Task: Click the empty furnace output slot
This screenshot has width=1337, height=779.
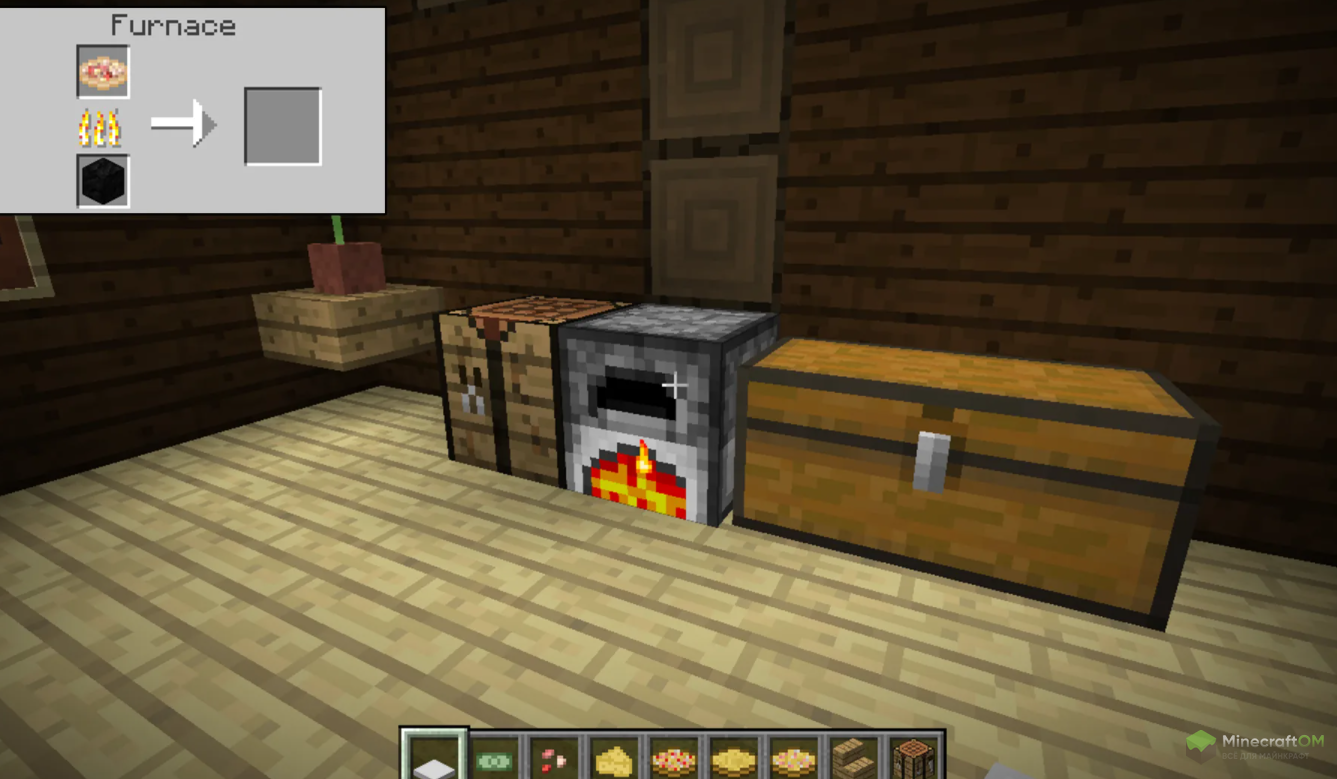Action: coord(283,126)
